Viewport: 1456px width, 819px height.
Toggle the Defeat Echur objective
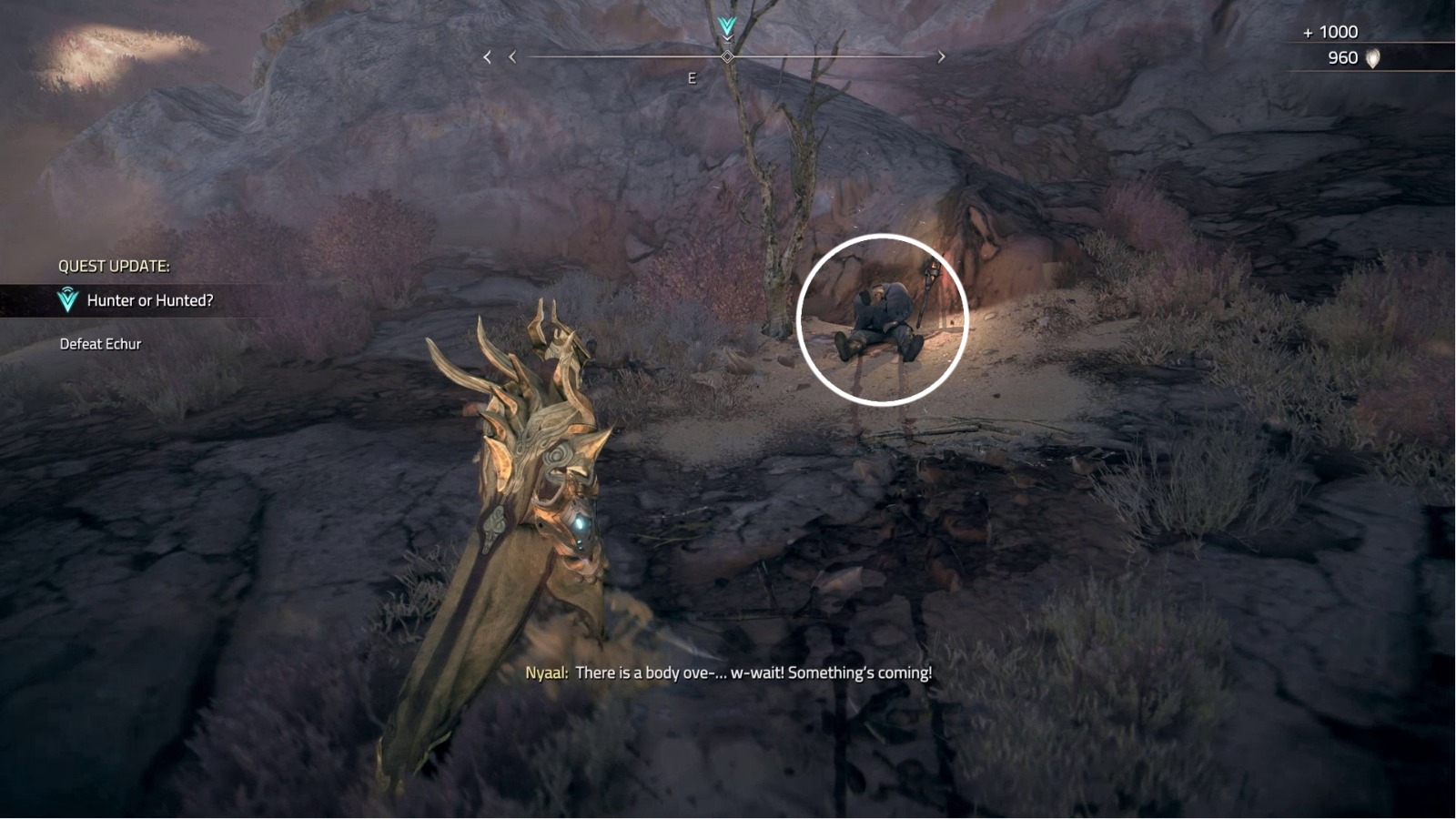coord(100,344)
